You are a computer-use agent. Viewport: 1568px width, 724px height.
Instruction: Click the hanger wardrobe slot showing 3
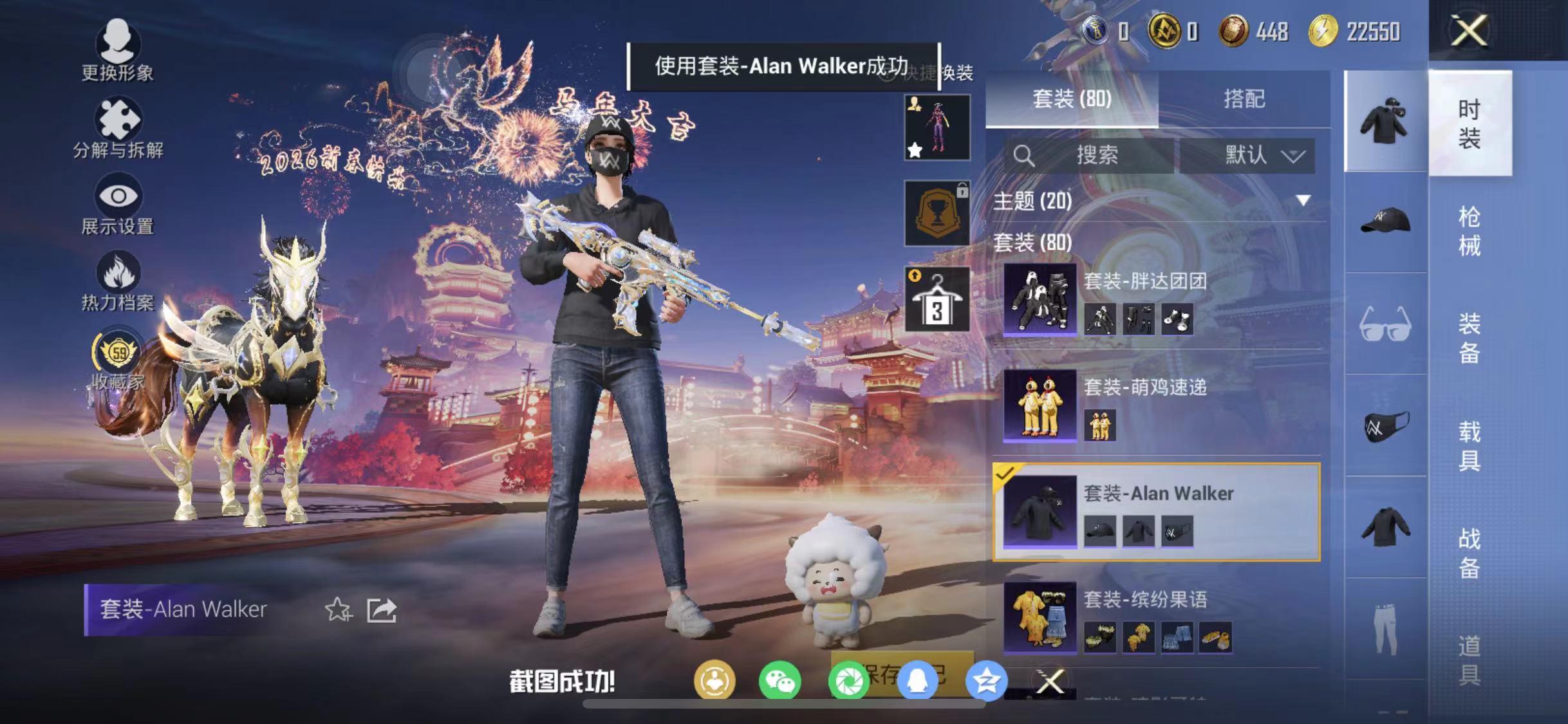(936, 297)
